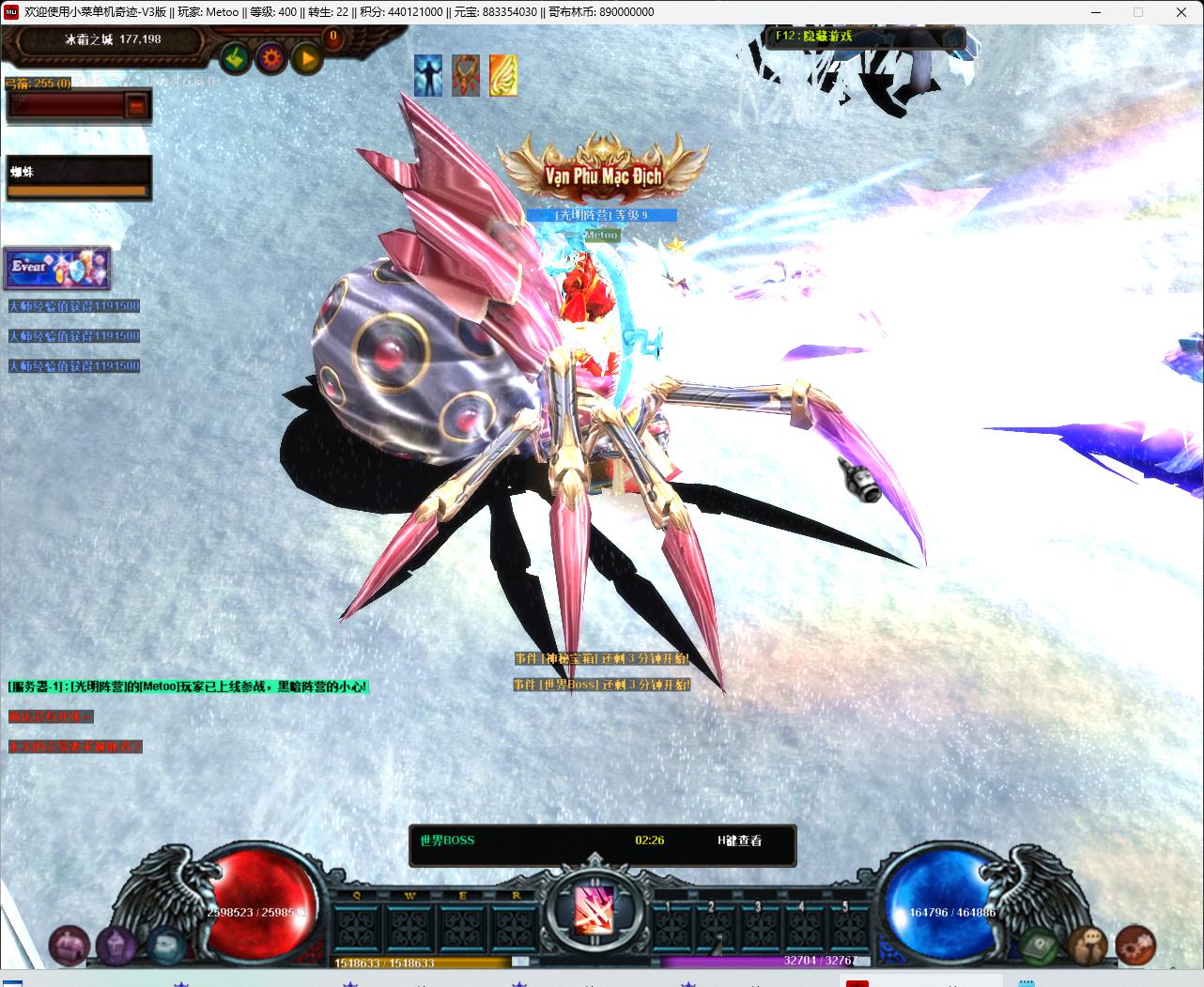Open the brown chat bubble icon

coord(1088,944)
